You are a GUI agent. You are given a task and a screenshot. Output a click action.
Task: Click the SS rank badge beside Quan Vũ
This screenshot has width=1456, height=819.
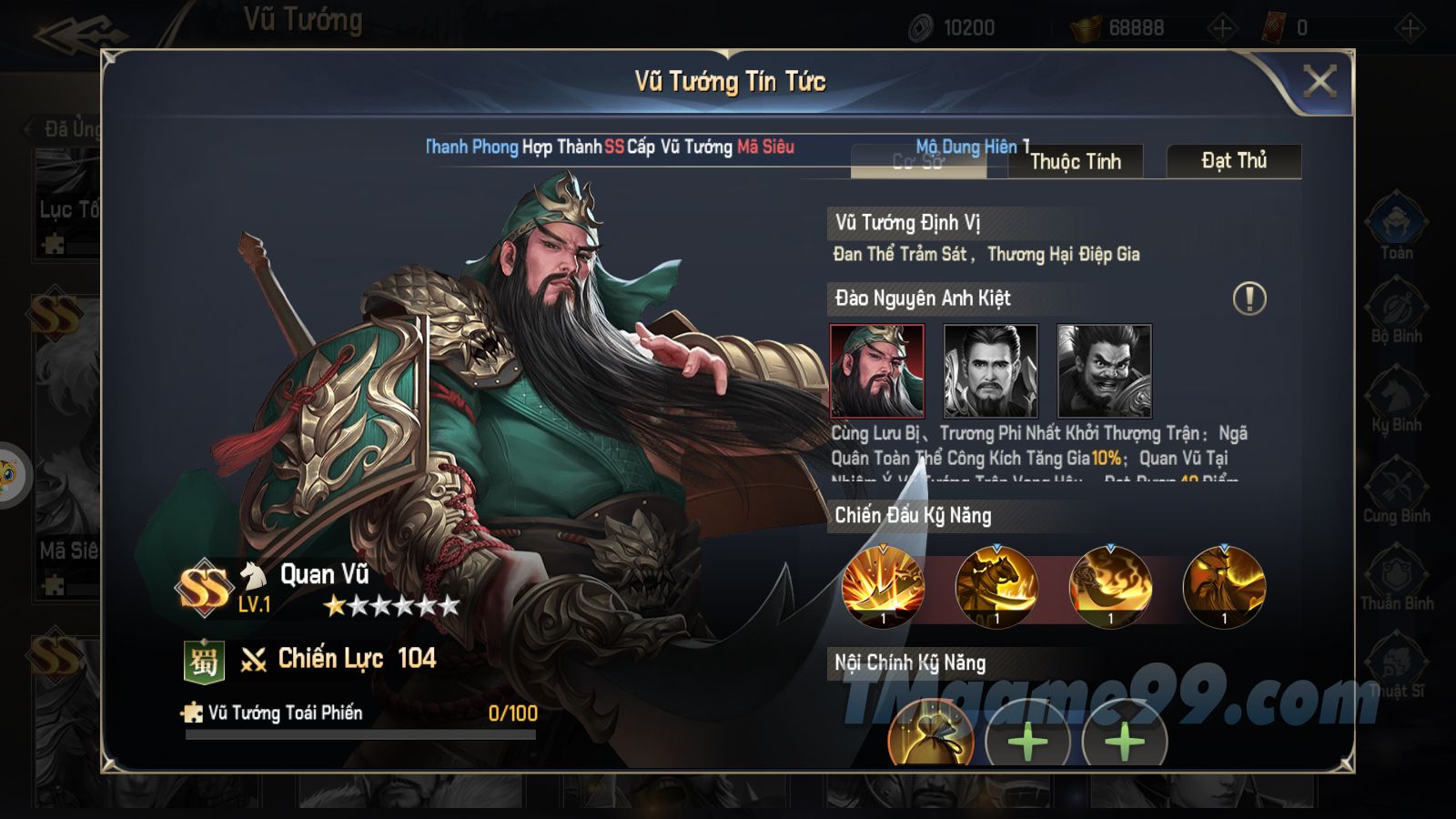coord(204,588)
